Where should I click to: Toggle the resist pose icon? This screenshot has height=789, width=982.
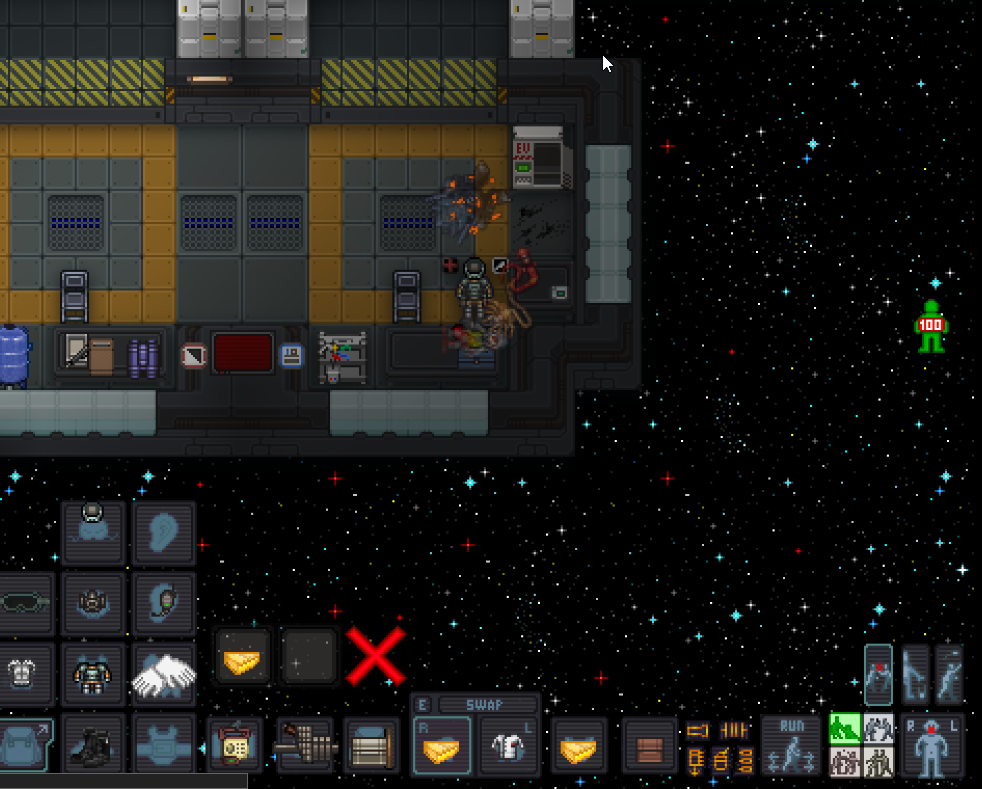(878, 675)
